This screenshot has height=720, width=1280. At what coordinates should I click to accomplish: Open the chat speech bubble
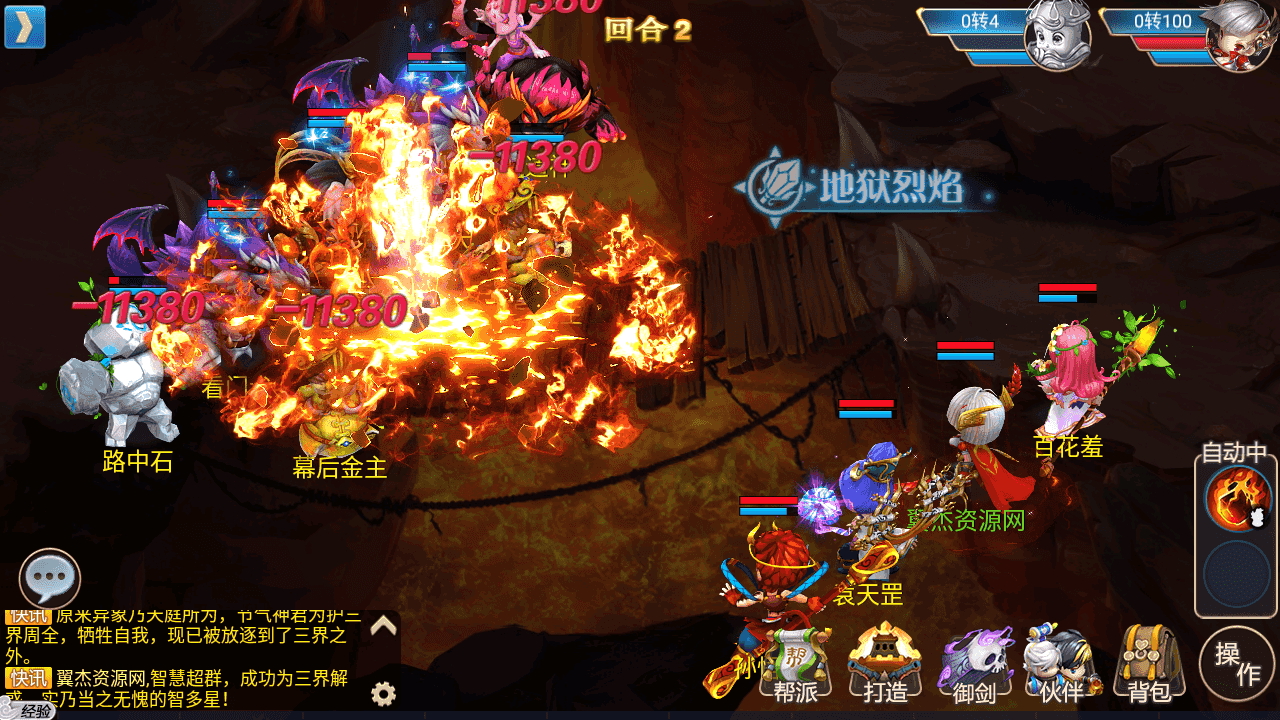50,579
